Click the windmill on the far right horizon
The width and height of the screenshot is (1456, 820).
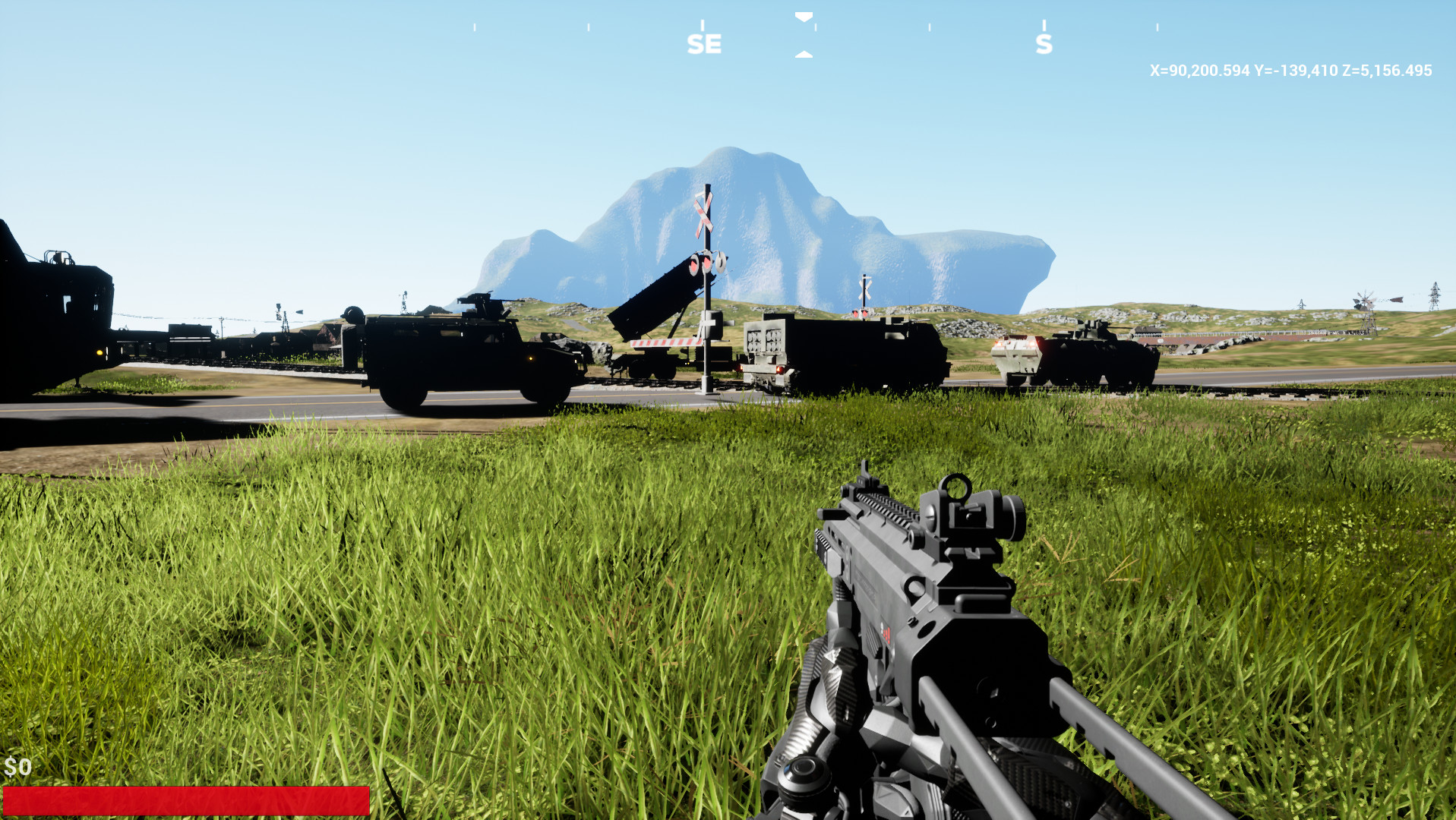coord(1365,299)
